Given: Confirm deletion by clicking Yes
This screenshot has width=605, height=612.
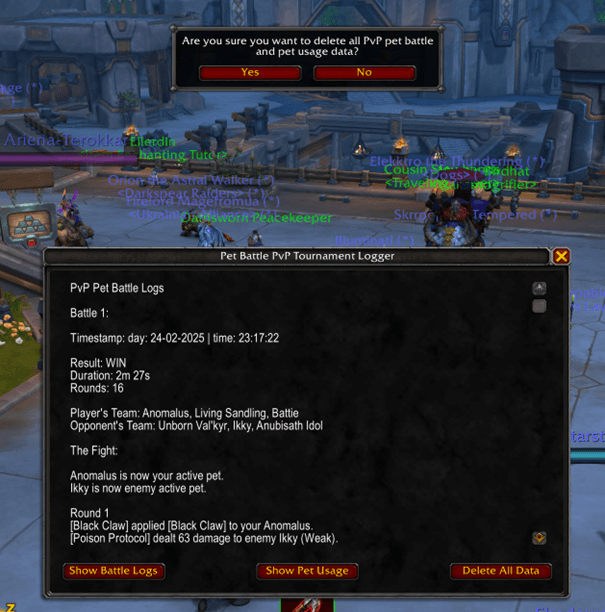Looking at the screenshot, I should point(250,72).
